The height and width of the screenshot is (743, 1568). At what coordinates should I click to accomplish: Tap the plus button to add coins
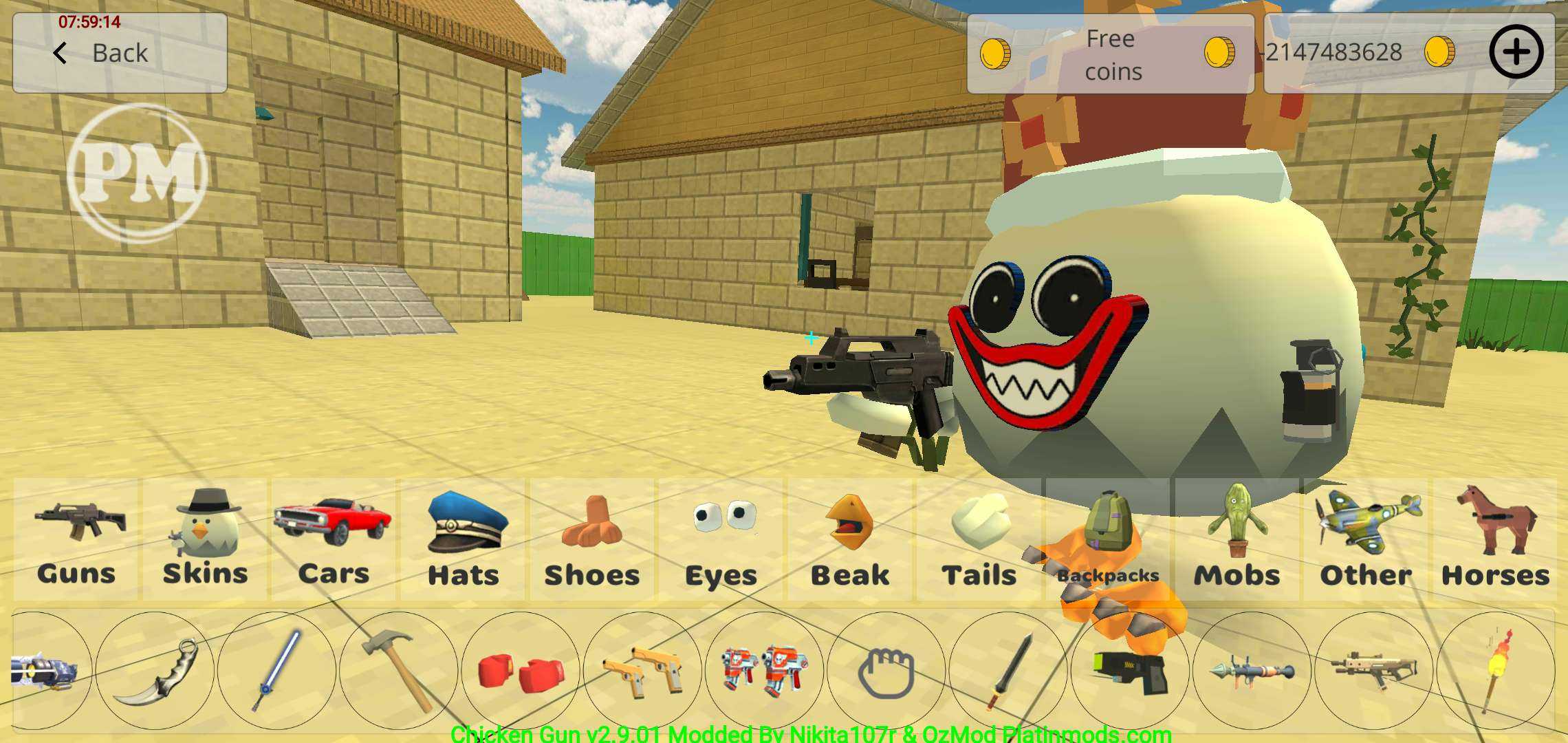point(1516,52)
